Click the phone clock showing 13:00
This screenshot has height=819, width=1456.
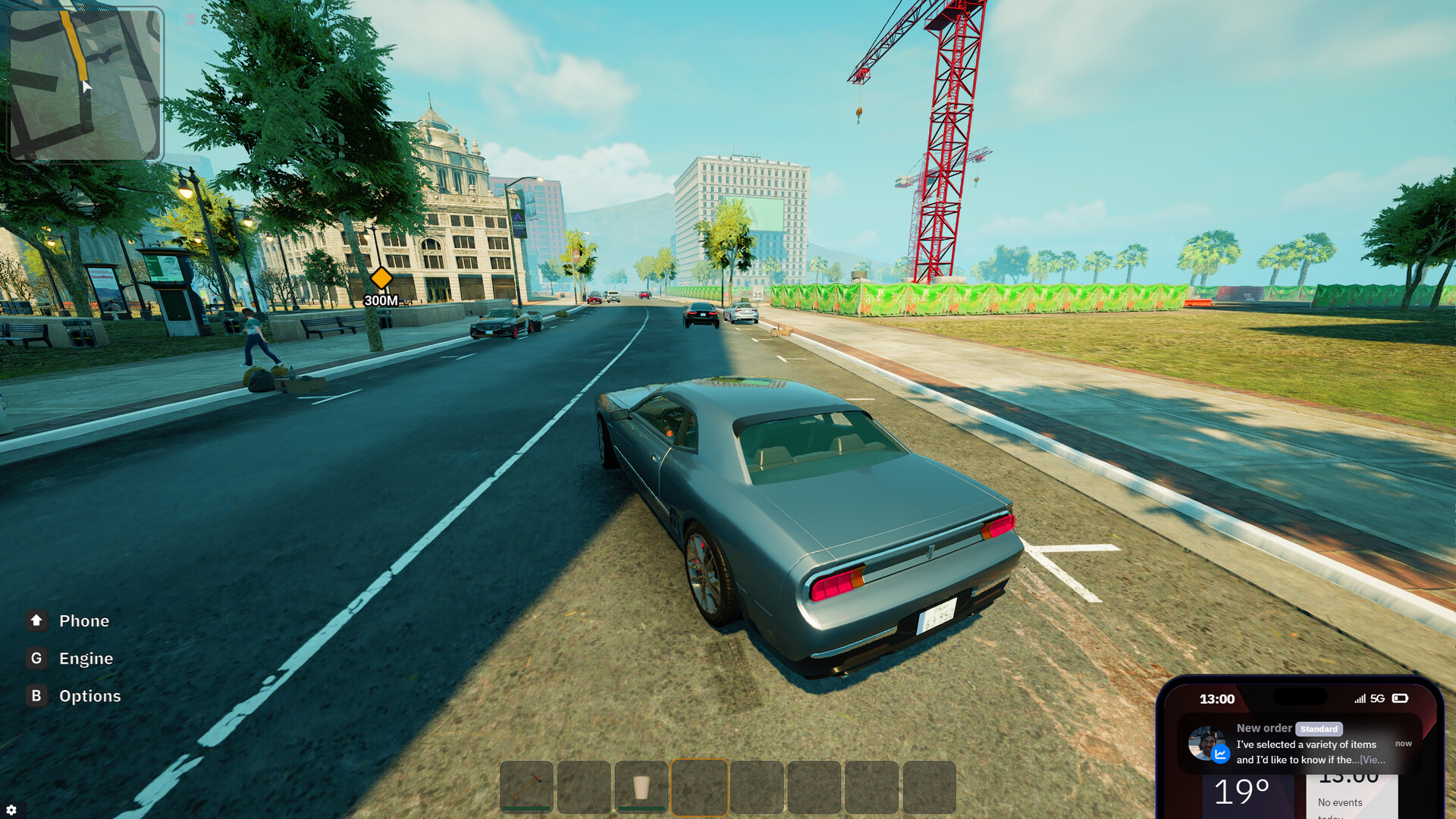(1217, 699)
